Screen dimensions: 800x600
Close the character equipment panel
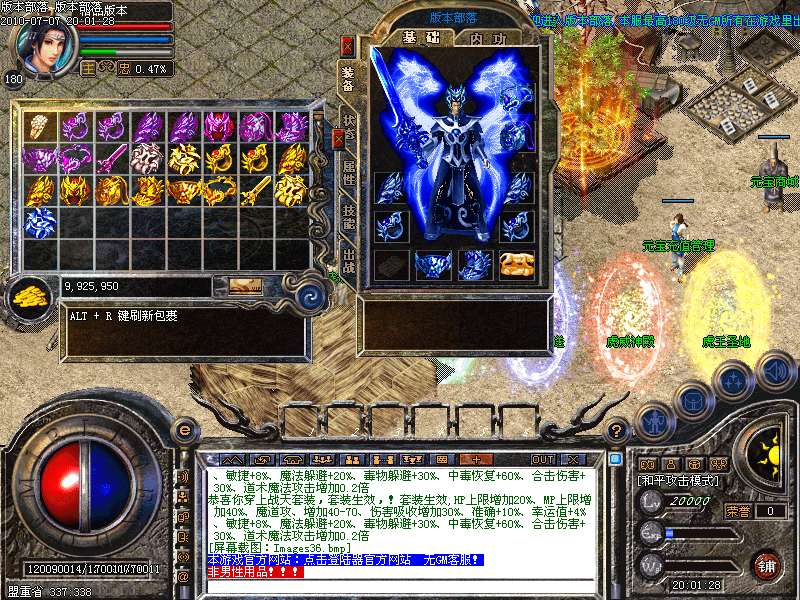(347, 45)
